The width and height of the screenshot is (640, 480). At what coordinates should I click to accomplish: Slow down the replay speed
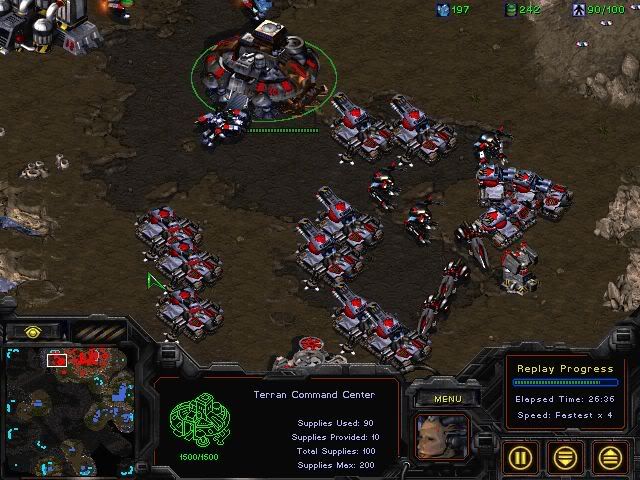click(x=566, y=457)
